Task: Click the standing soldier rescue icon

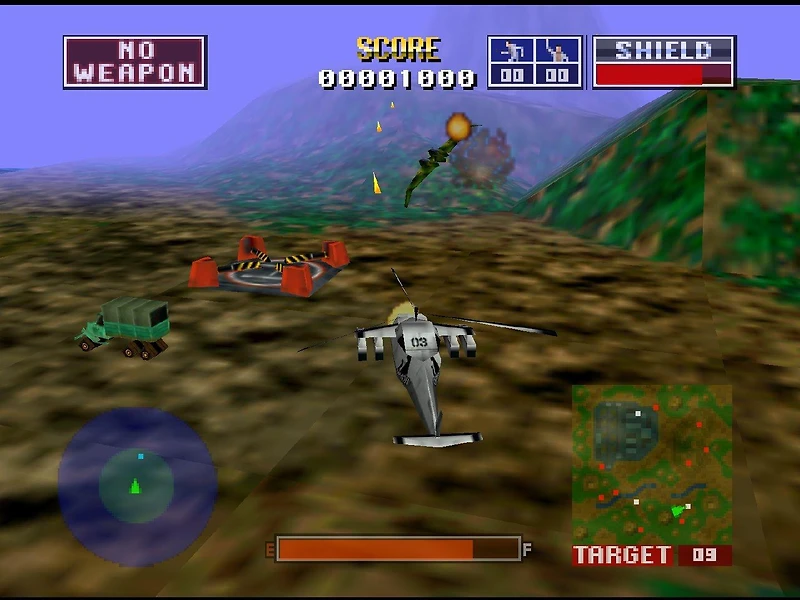Action: [558, 52]
